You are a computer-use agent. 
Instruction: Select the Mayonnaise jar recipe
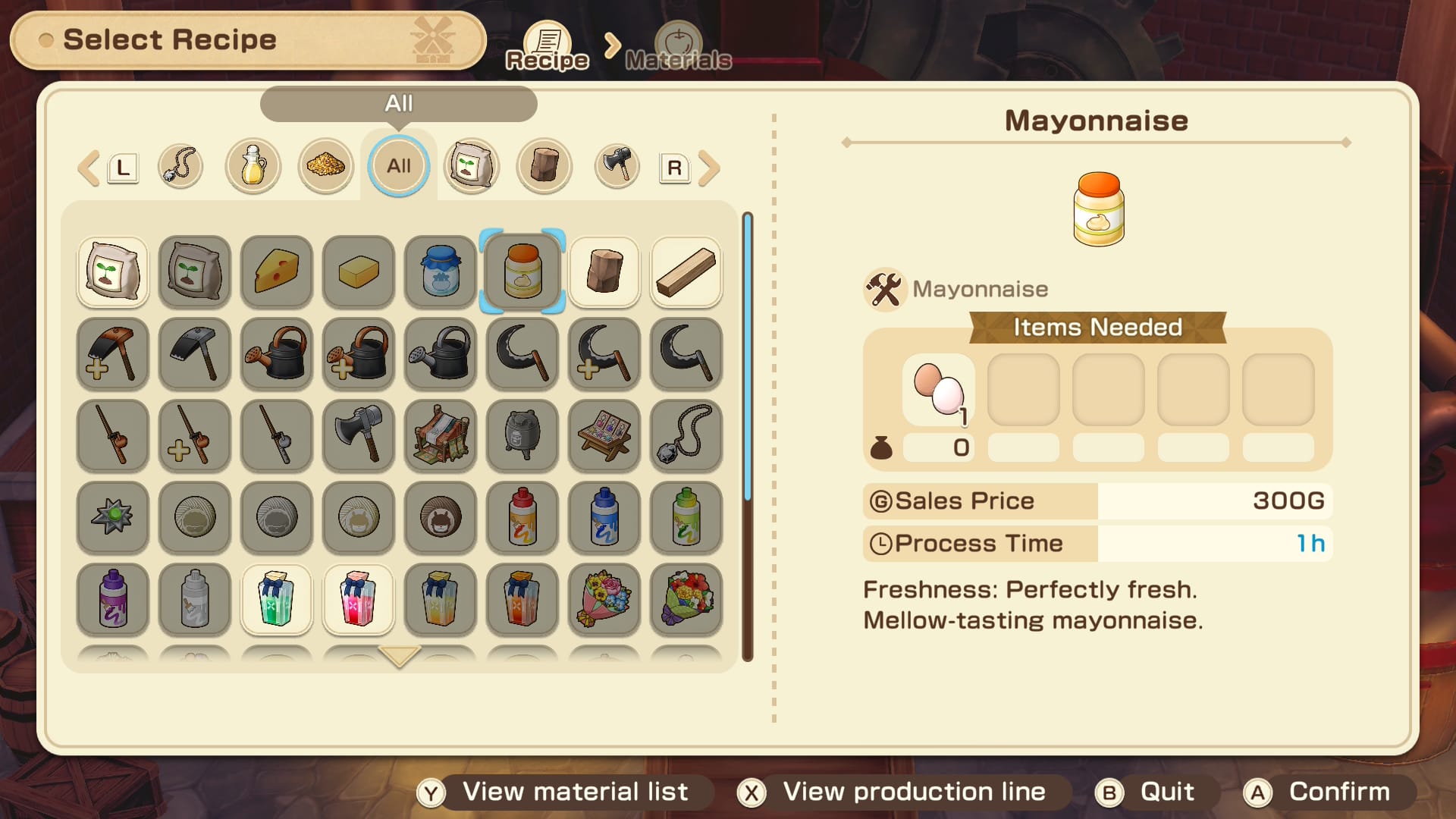click(522, 271)
